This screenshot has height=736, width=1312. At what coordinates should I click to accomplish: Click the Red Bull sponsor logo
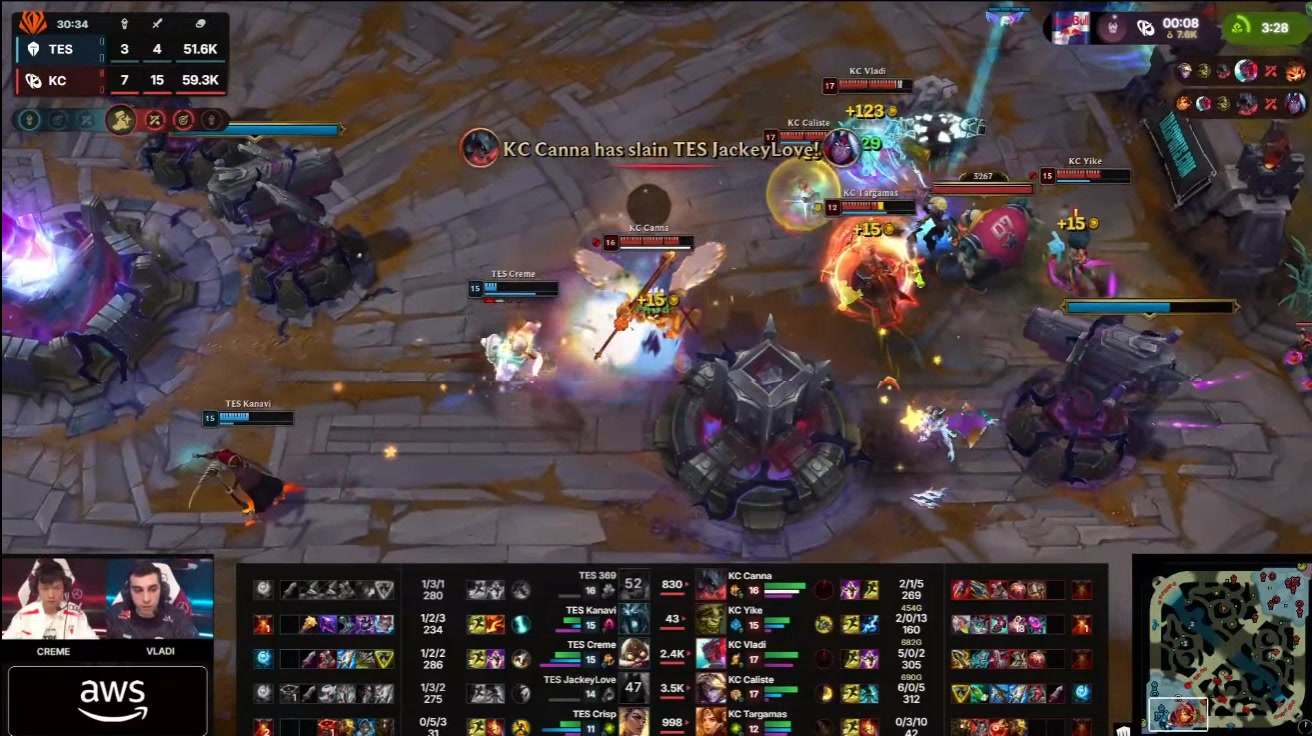[x=1068, y=25]
